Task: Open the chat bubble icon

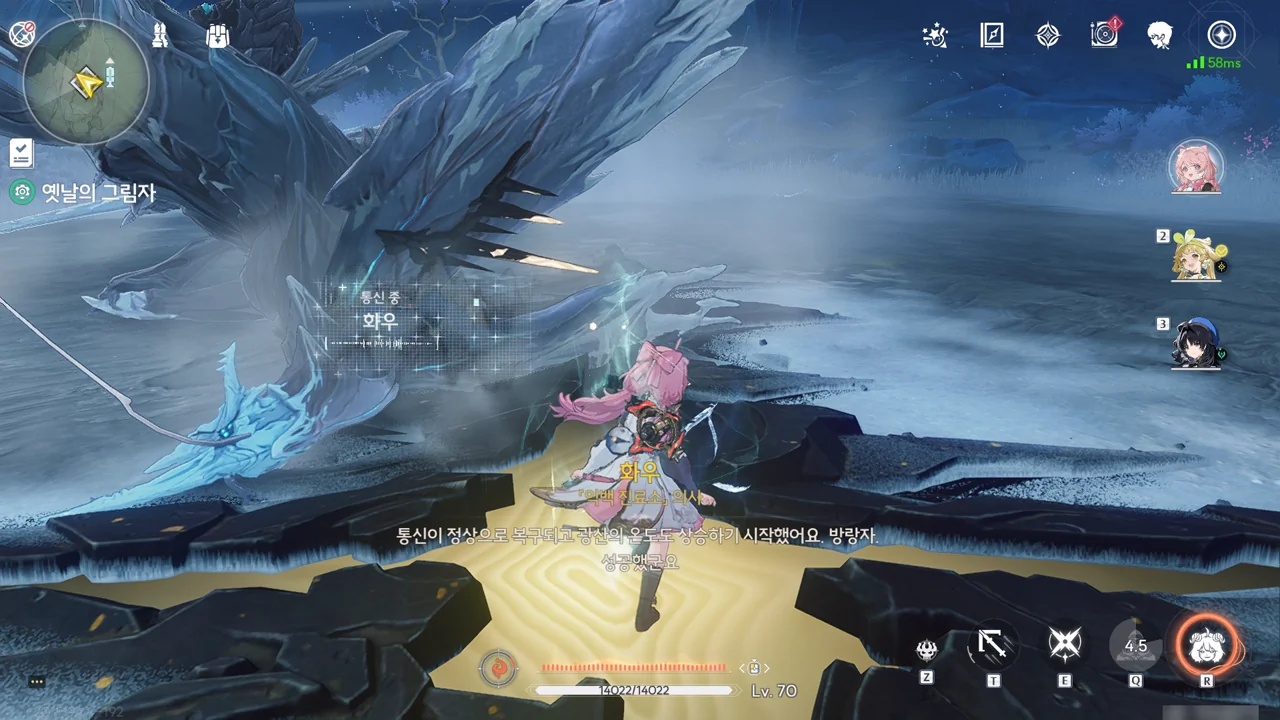Action: (x=37, y=681)
